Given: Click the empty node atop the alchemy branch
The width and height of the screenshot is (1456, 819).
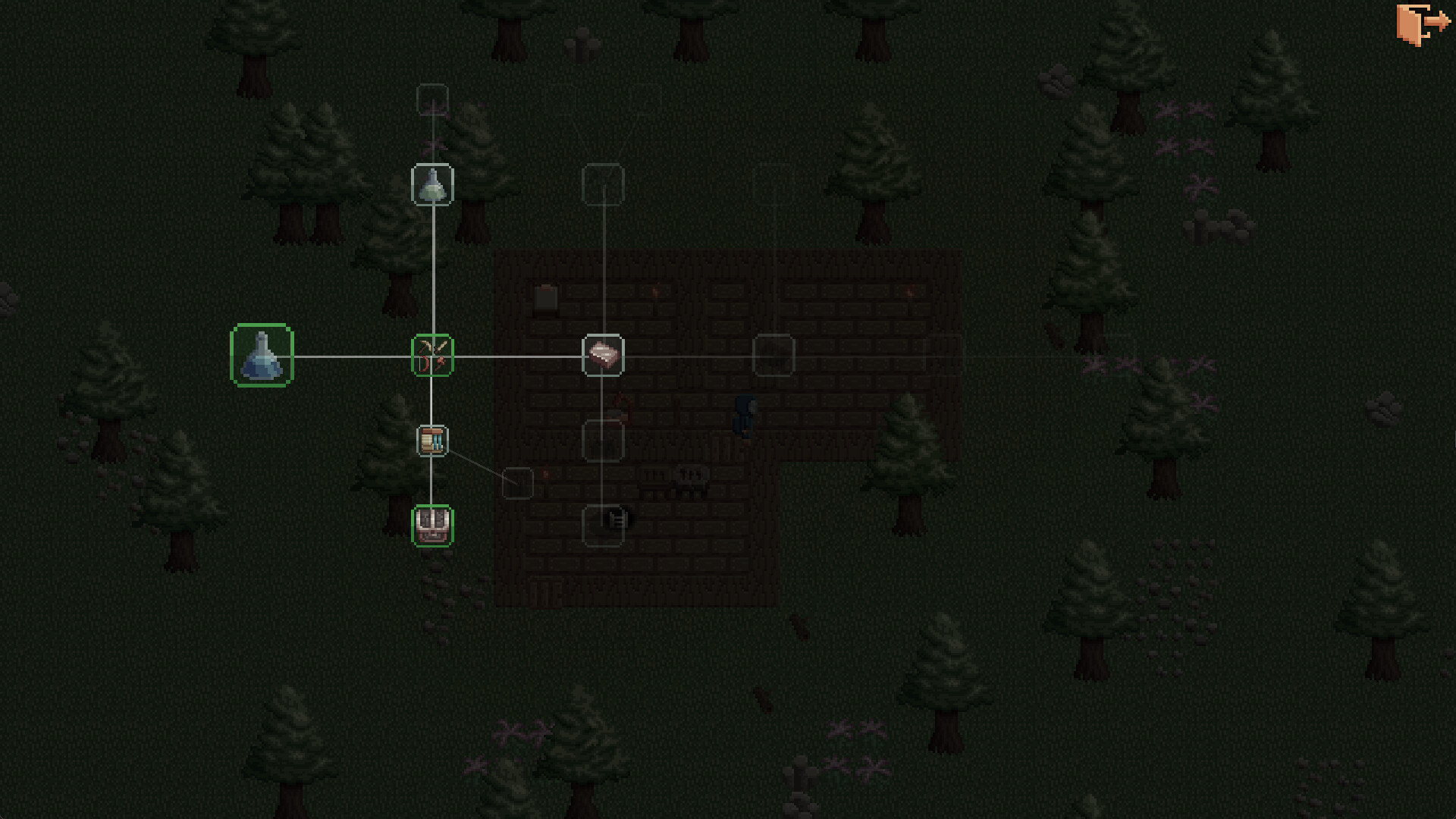Looking at the screenshot, I should (x=432, y=99).
